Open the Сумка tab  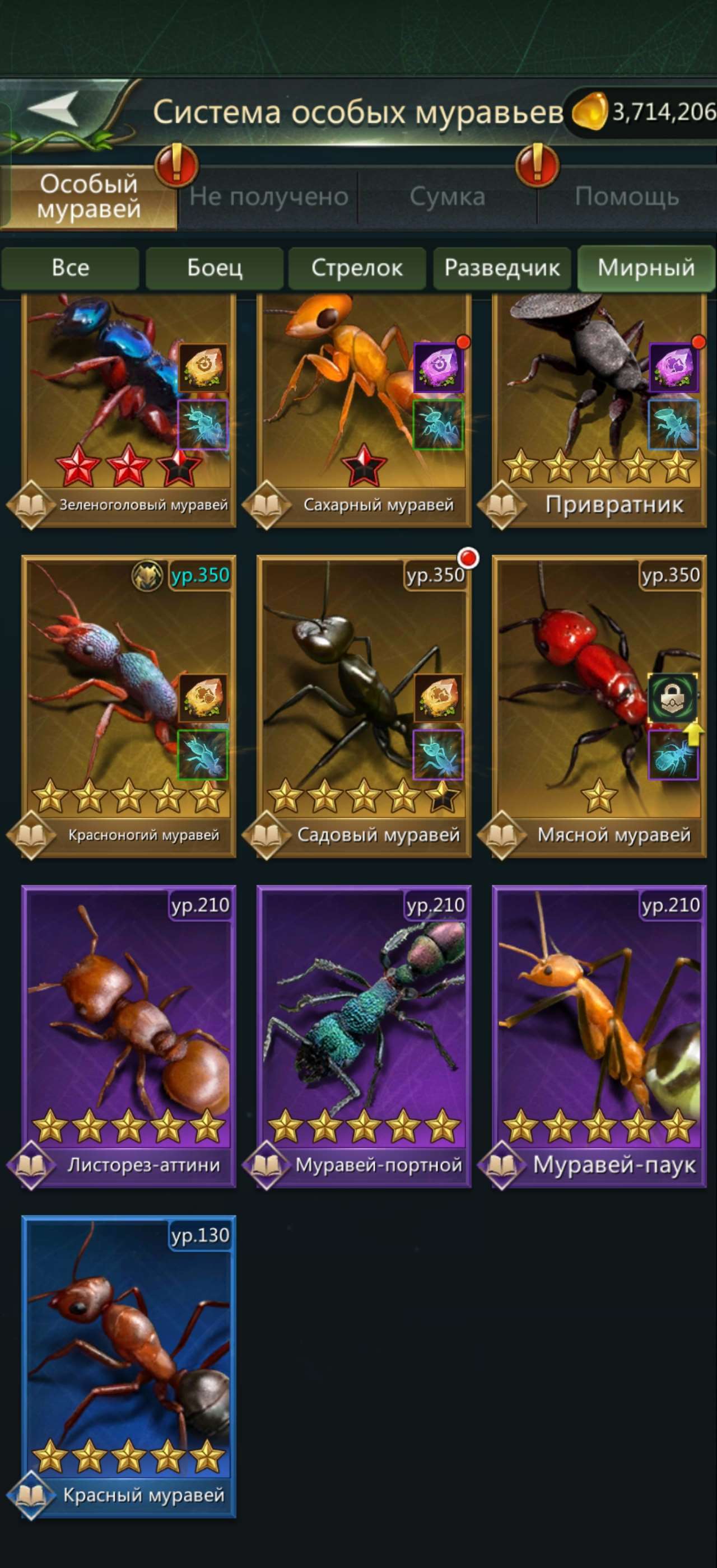[448, 196]
